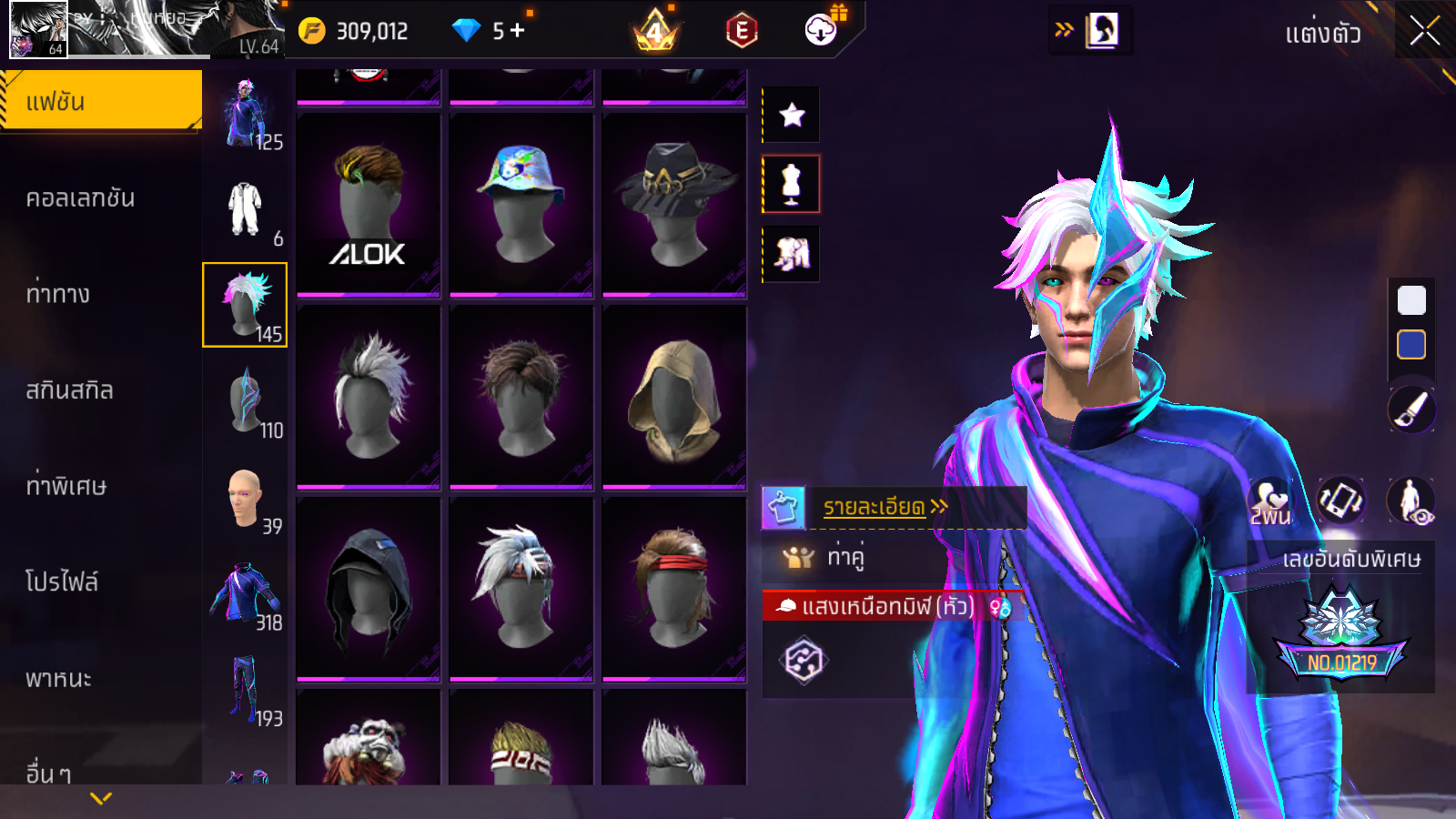Close the dress-up screen with the X
The image size is (1456, 819).
tap(1424, 31)
